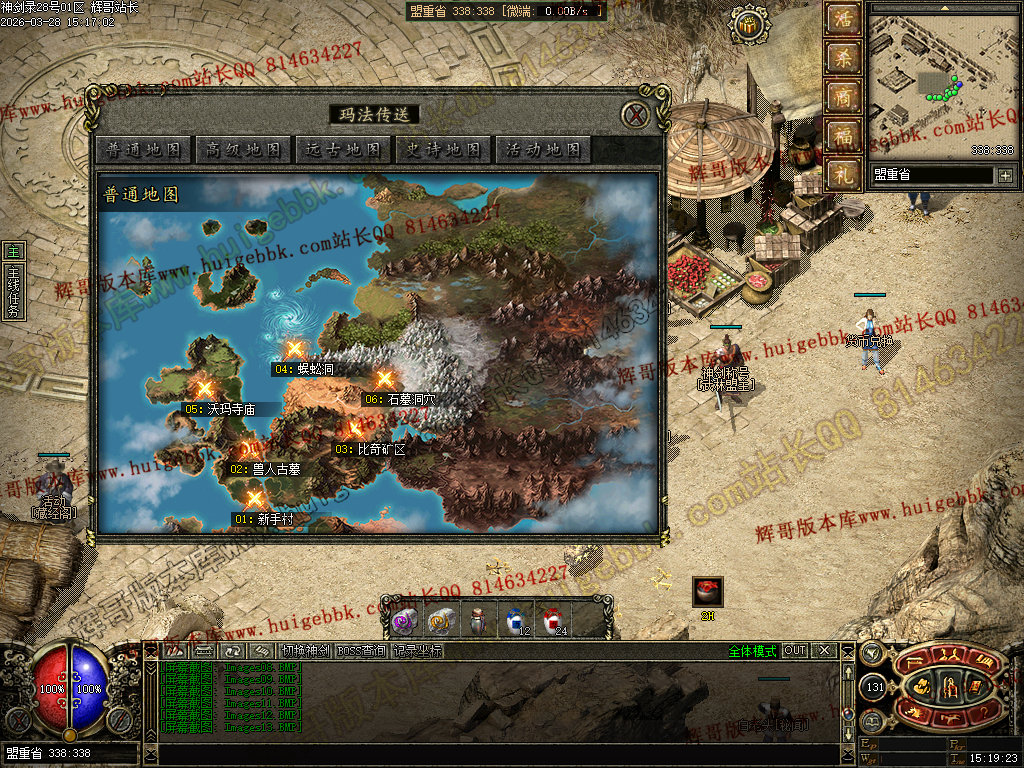Expand the minimap with the plus button

pos(1005,176)
